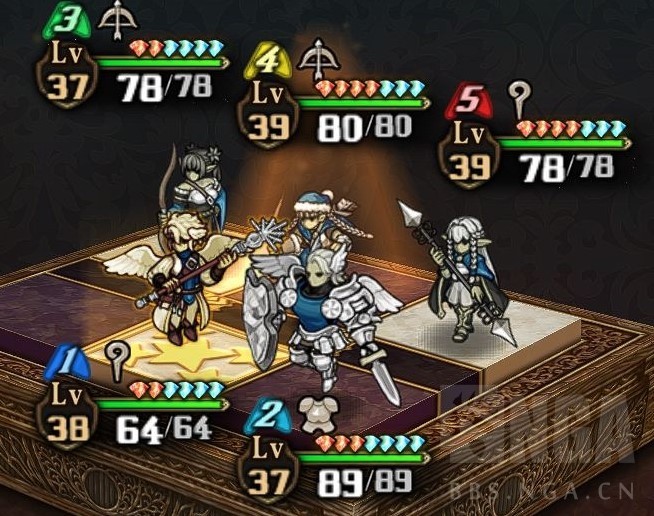Click the bow class icon beside badge 3
654x516 pixels.
click(120, 18)
